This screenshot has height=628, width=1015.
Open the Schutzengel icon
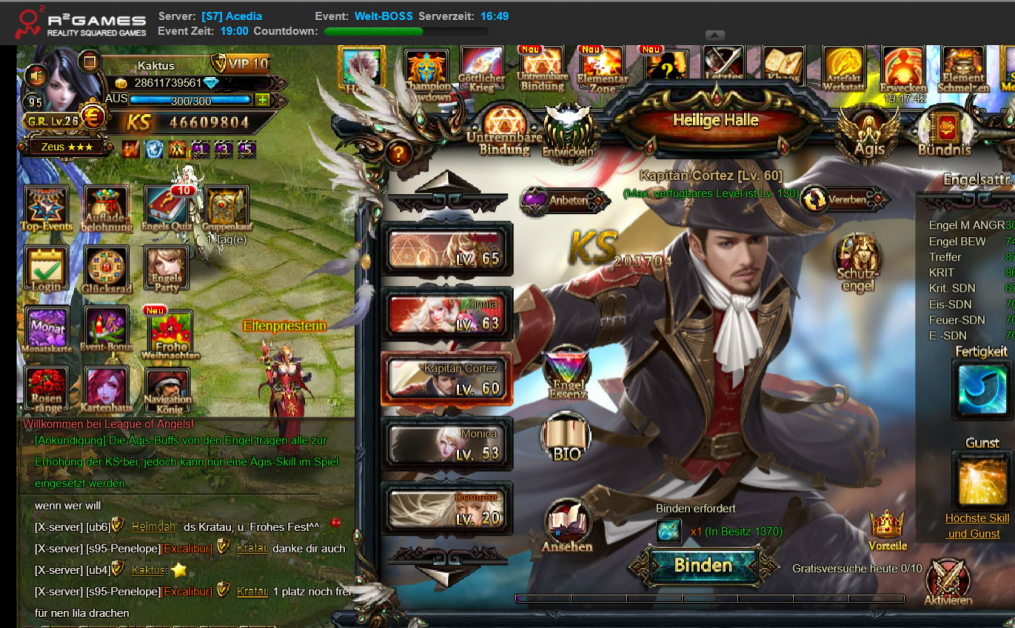858,262
